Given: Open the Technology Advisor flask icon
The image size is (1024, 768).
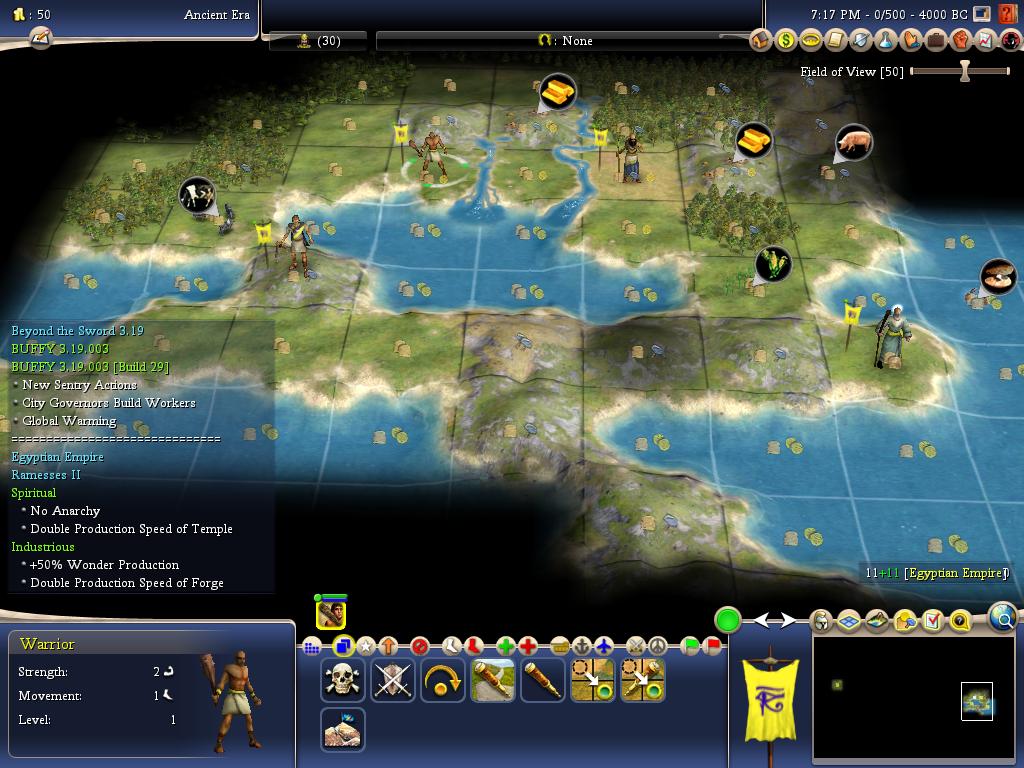Looking at the screenshot, I should pos(885,41).
